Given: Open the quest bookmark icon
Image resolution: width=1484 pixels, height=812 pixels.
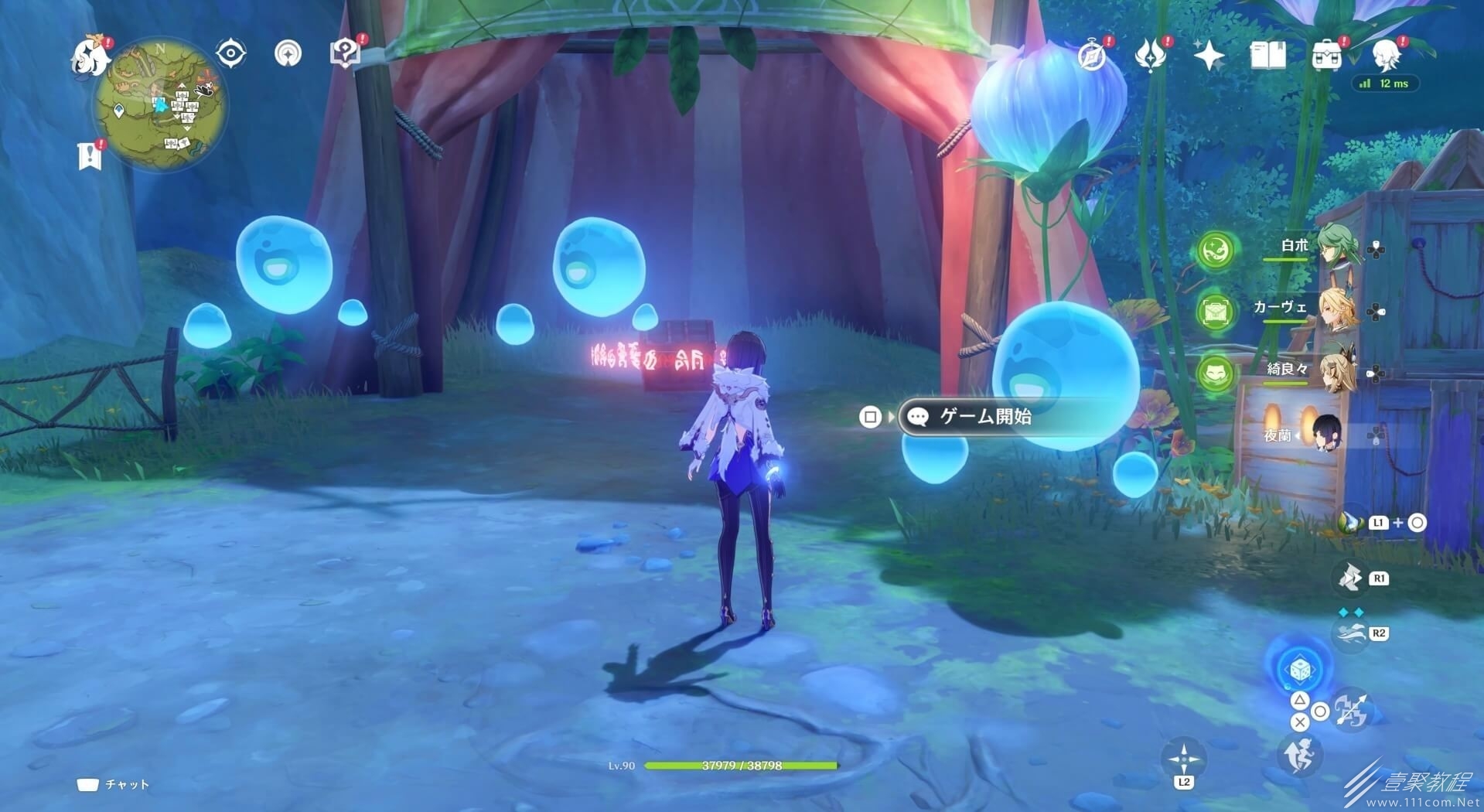Looking at the screenshot, I should pos(90,155).
